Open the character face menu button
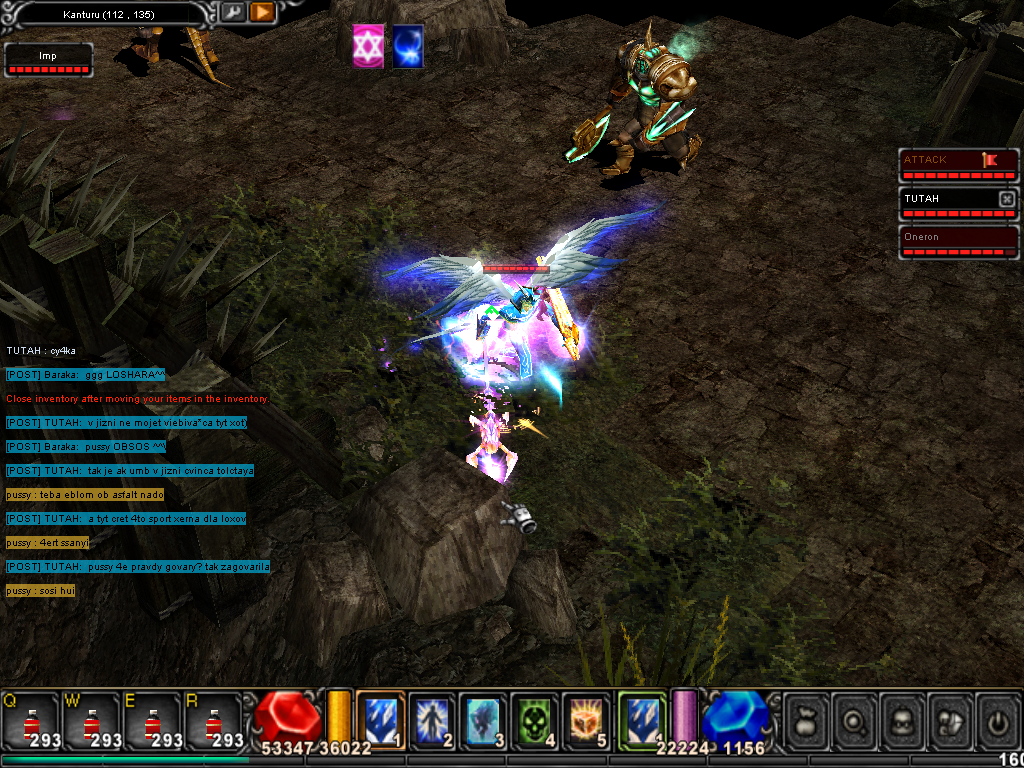This screenshot has width=1024, height=768. tap(903, 720)
